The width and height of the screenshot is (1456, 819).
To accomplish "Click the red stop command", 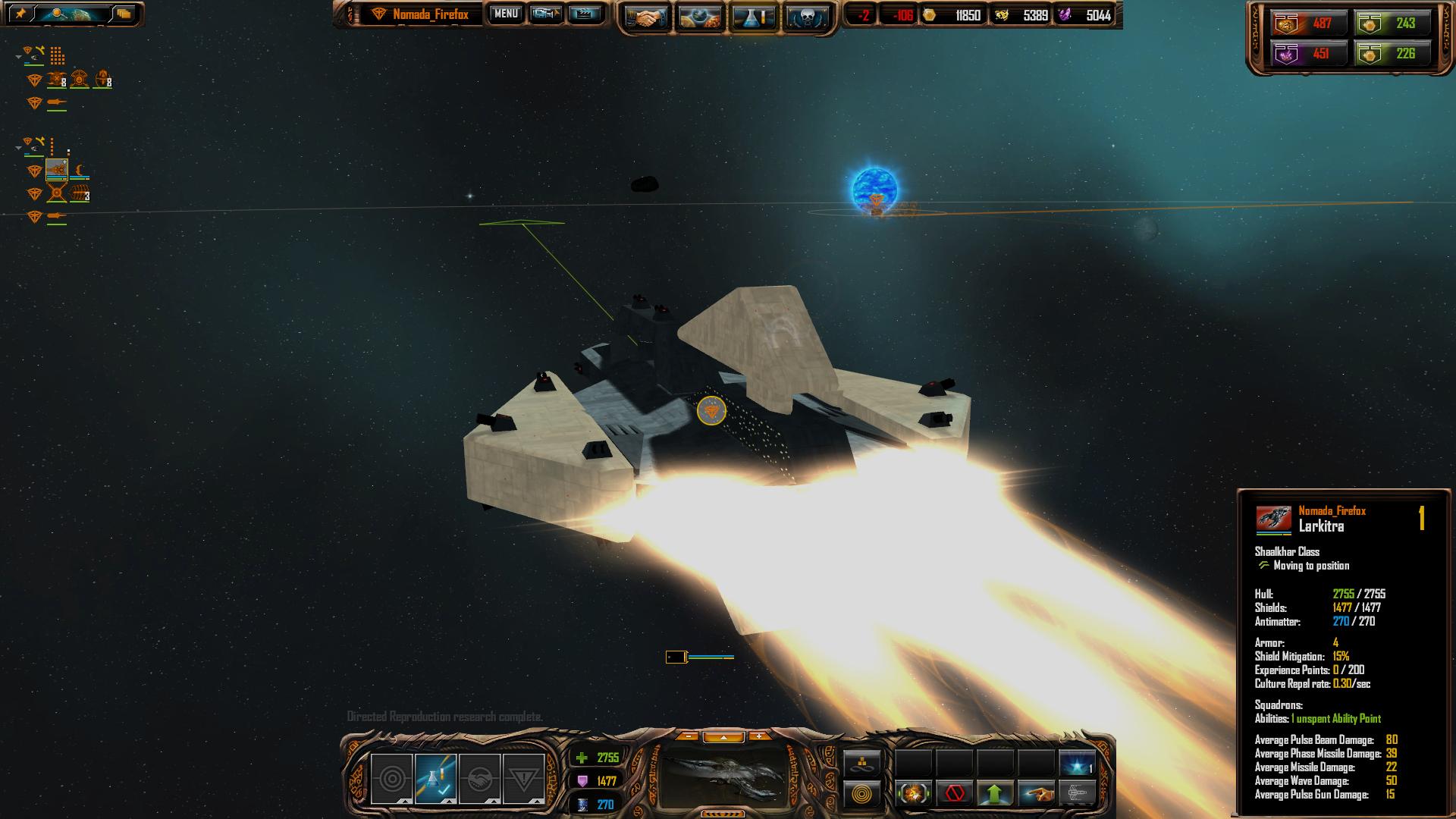I will (x=955, y=794).
